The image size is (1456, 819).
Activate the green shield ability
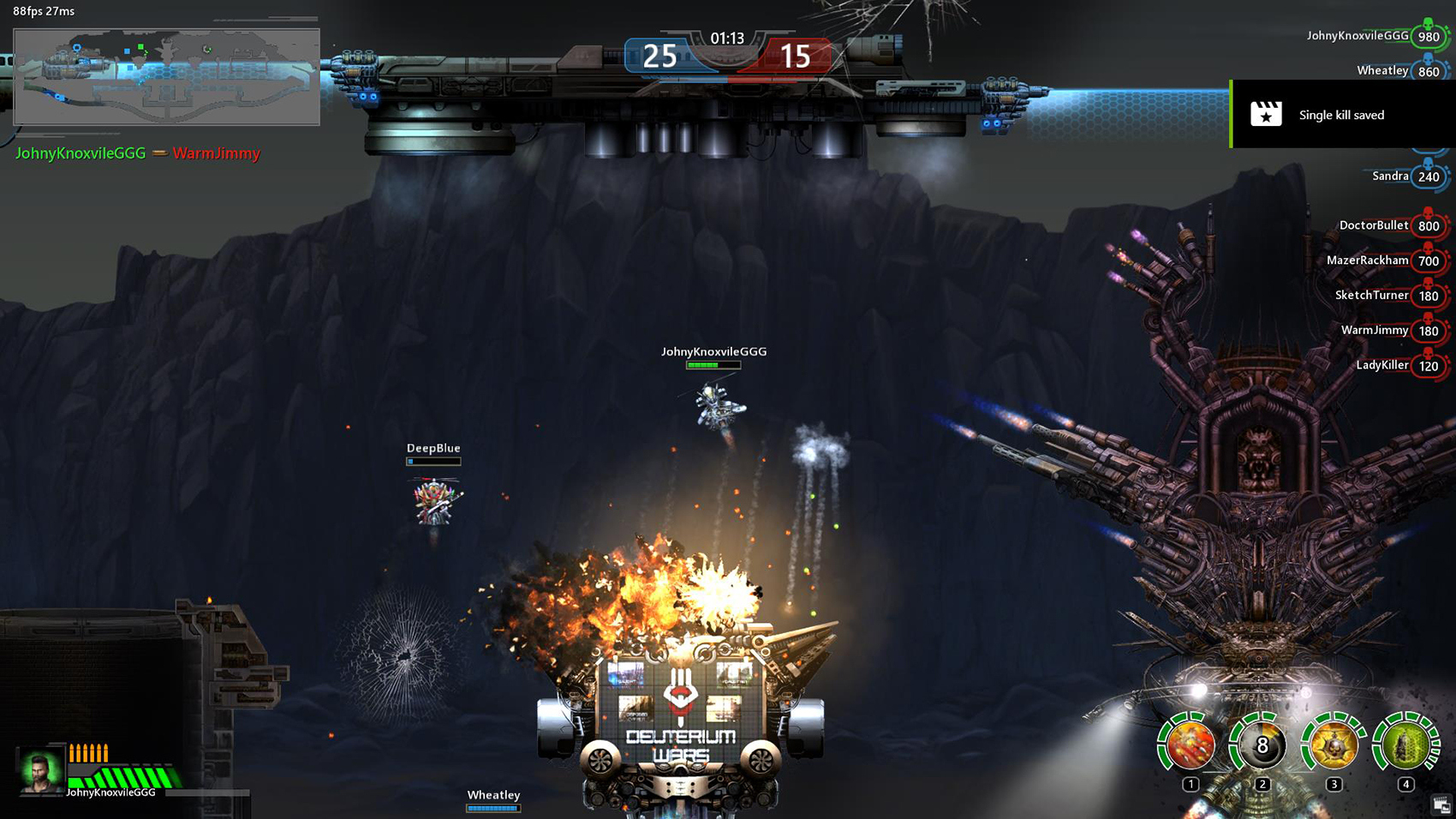click(x=1405, y=745)
